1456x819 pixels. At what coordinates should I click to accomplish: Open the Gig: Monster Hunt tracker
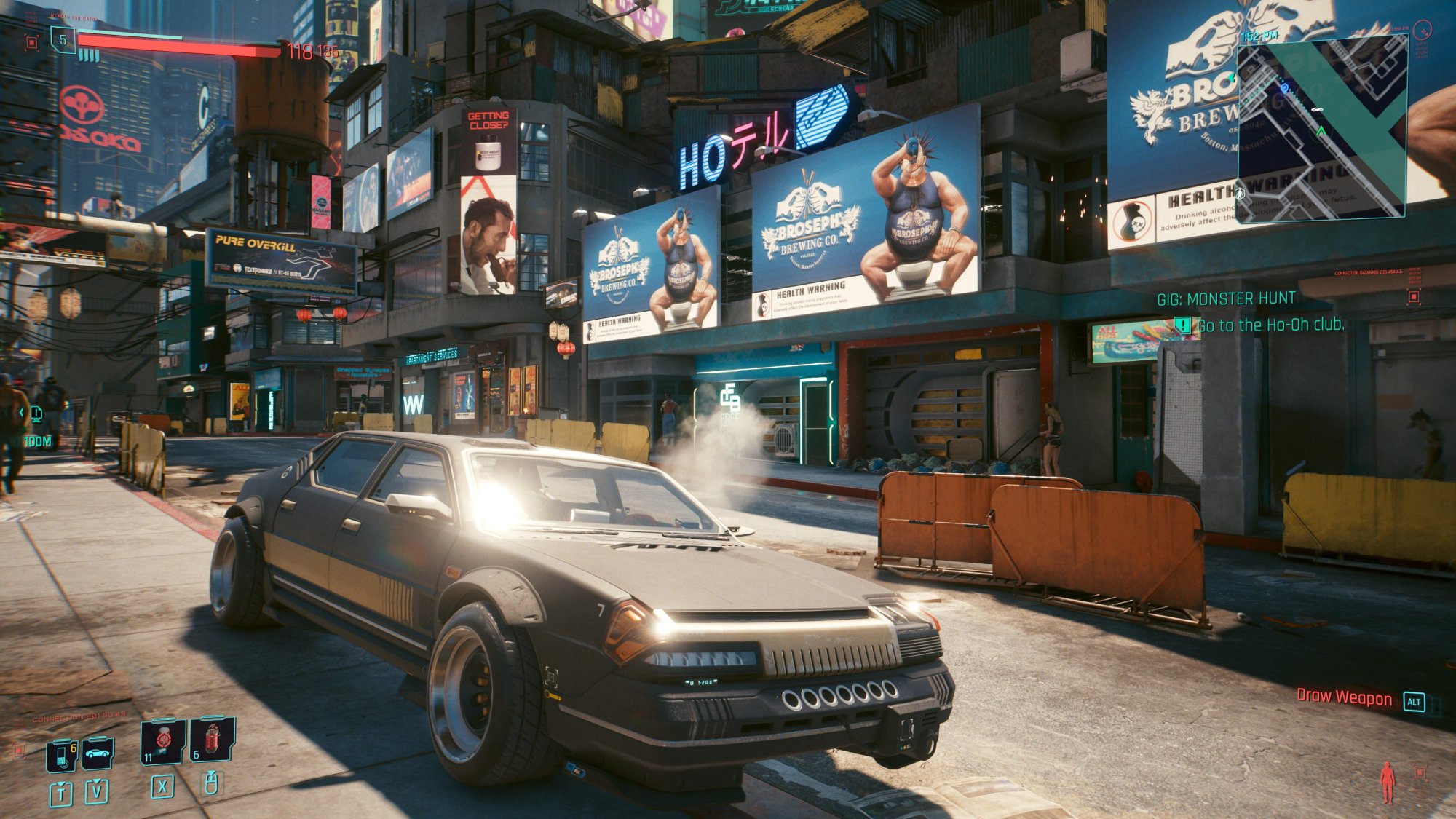[x=1226, y=298]
